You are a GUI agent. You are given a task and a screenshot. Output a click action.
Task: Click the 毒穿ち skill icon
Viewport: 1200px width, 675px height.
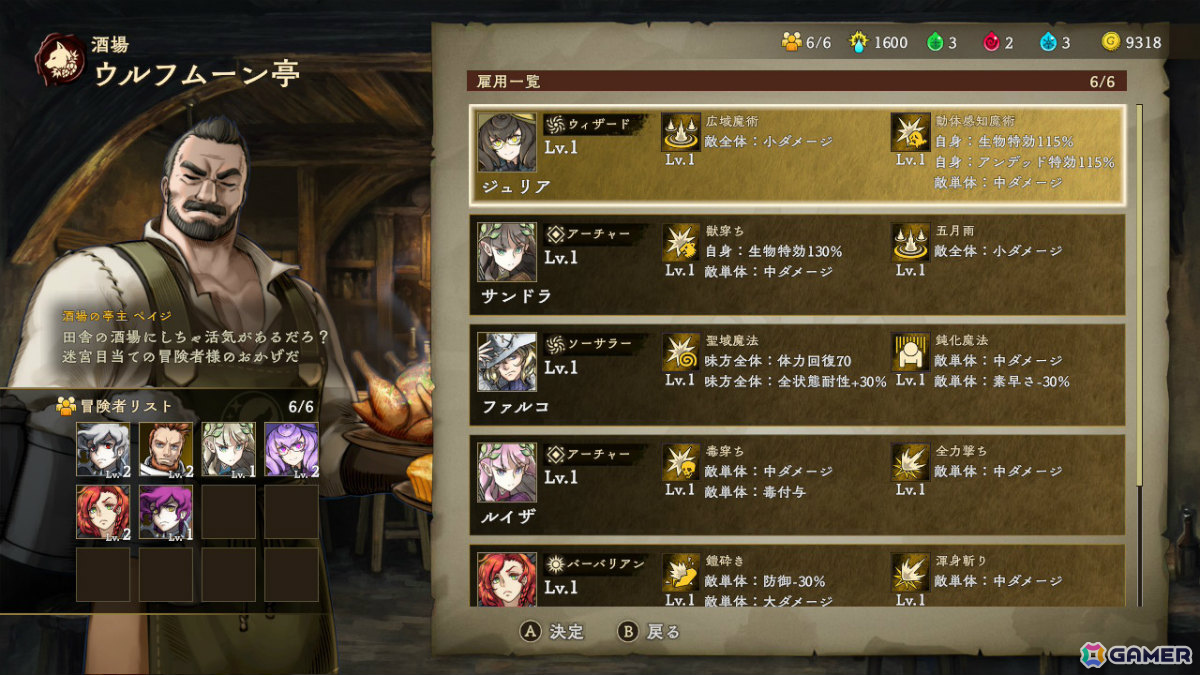(x=681, y=462)
